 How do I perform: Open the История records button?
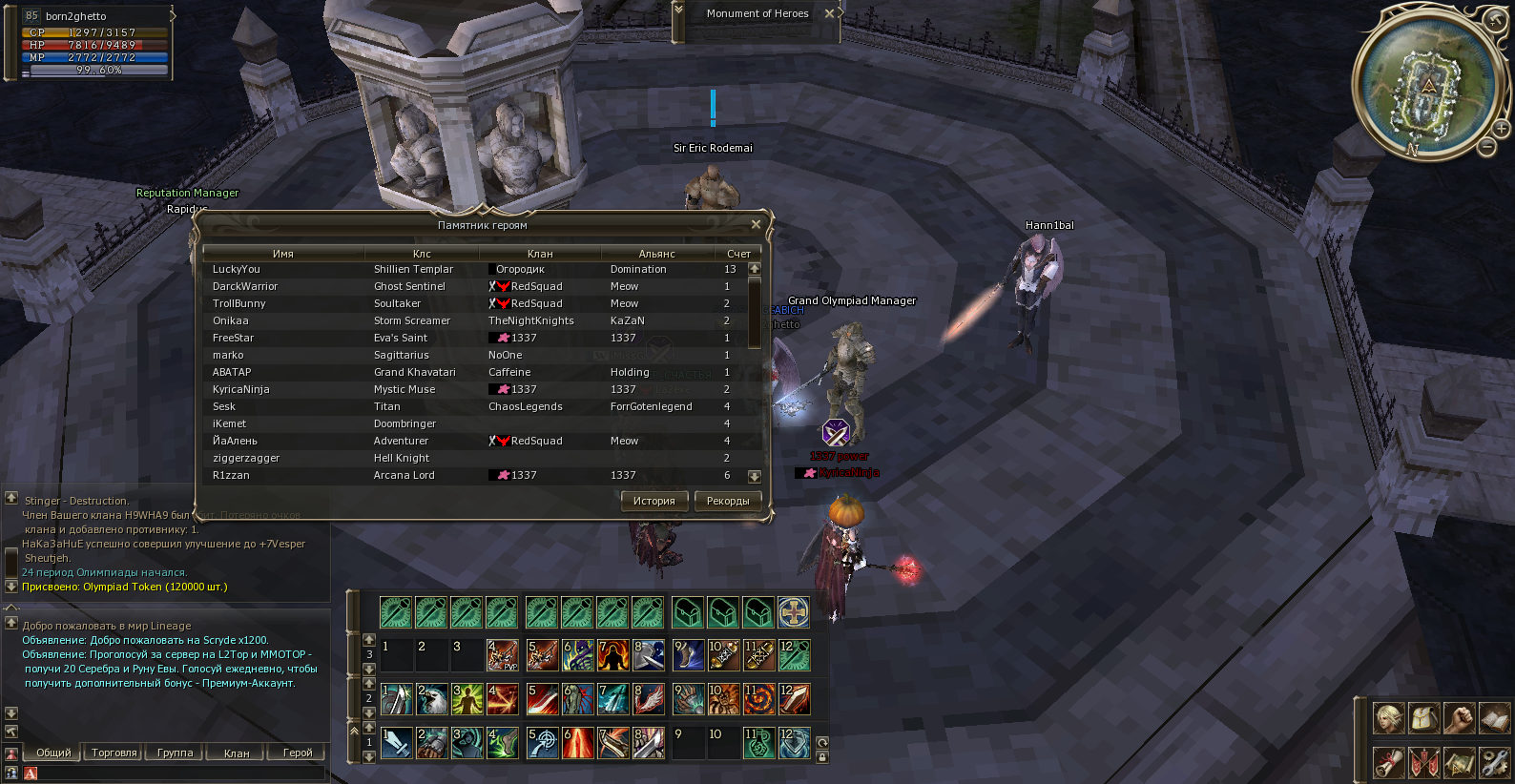(654, 501)
